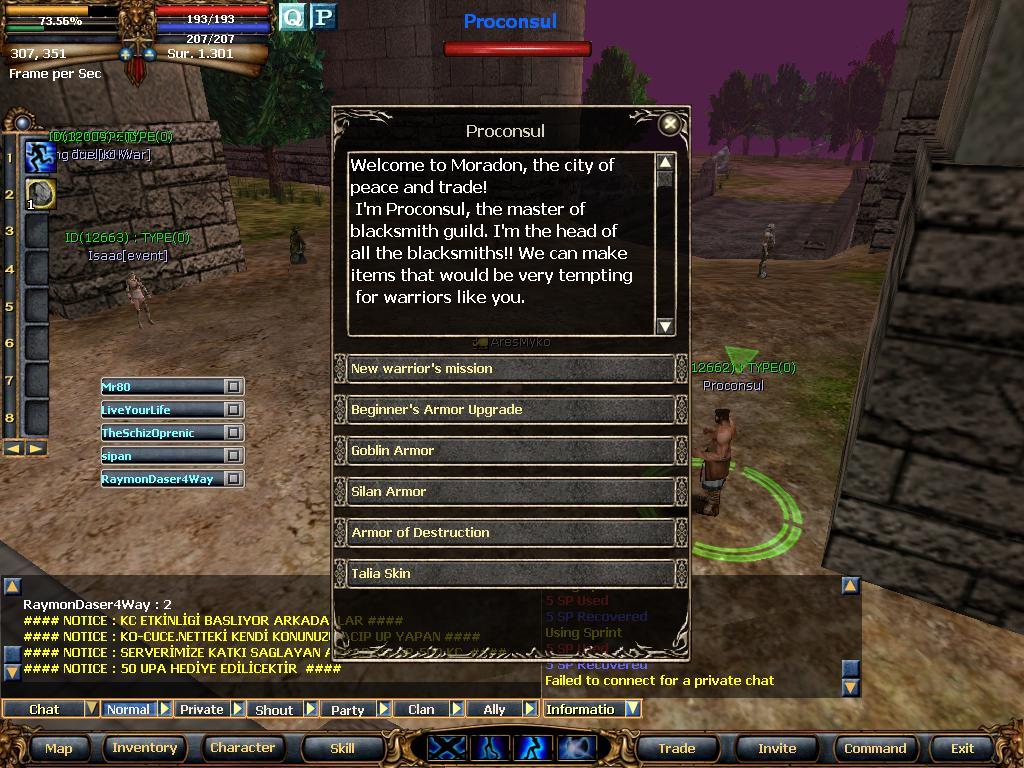Click the Invite button
This screenshot has width=1024, height=768.
click(777, 748)
